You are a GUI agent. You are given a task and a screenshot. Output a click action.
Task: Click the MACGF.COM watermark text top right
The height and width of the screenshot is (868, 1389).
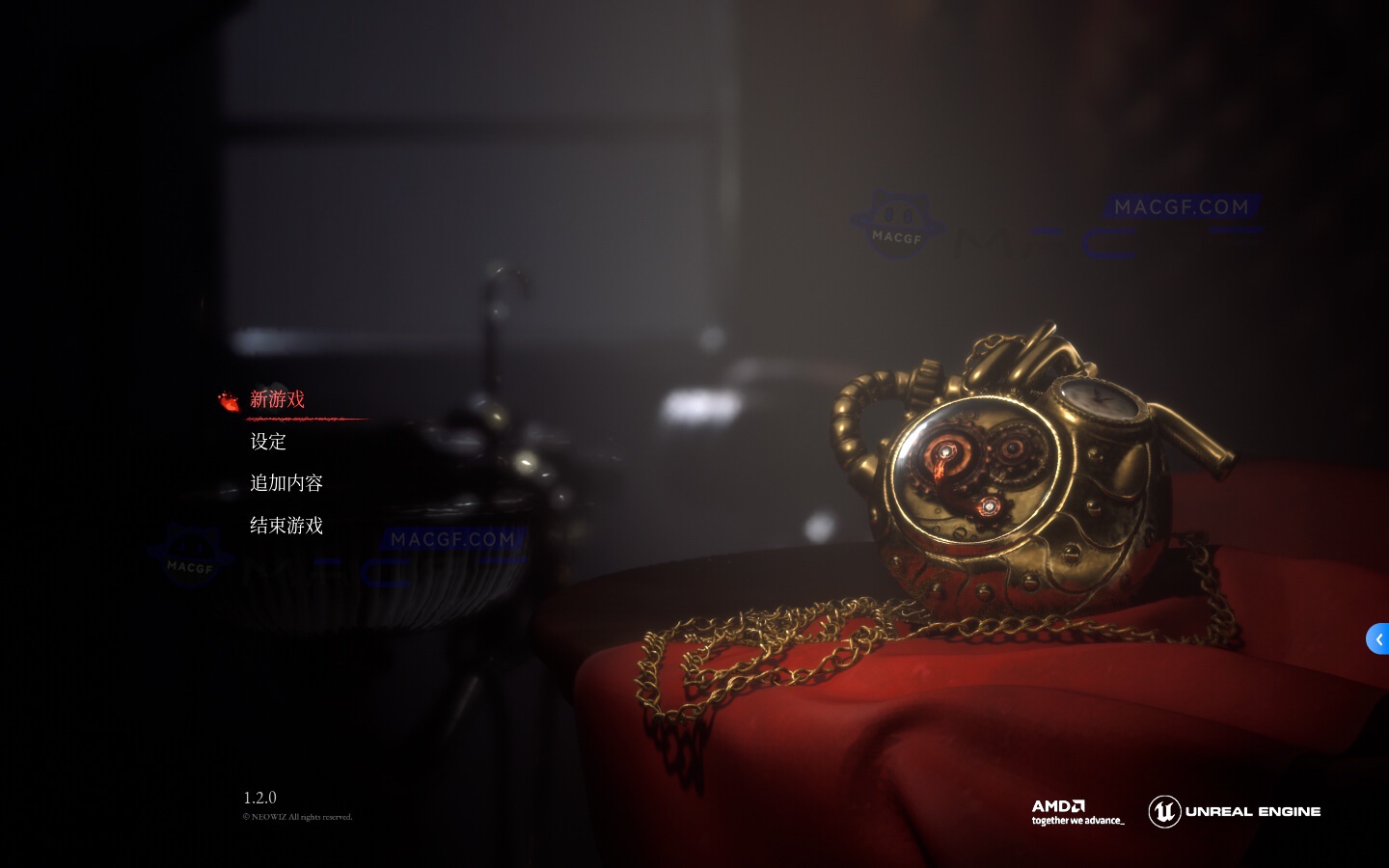[1180, 206]
